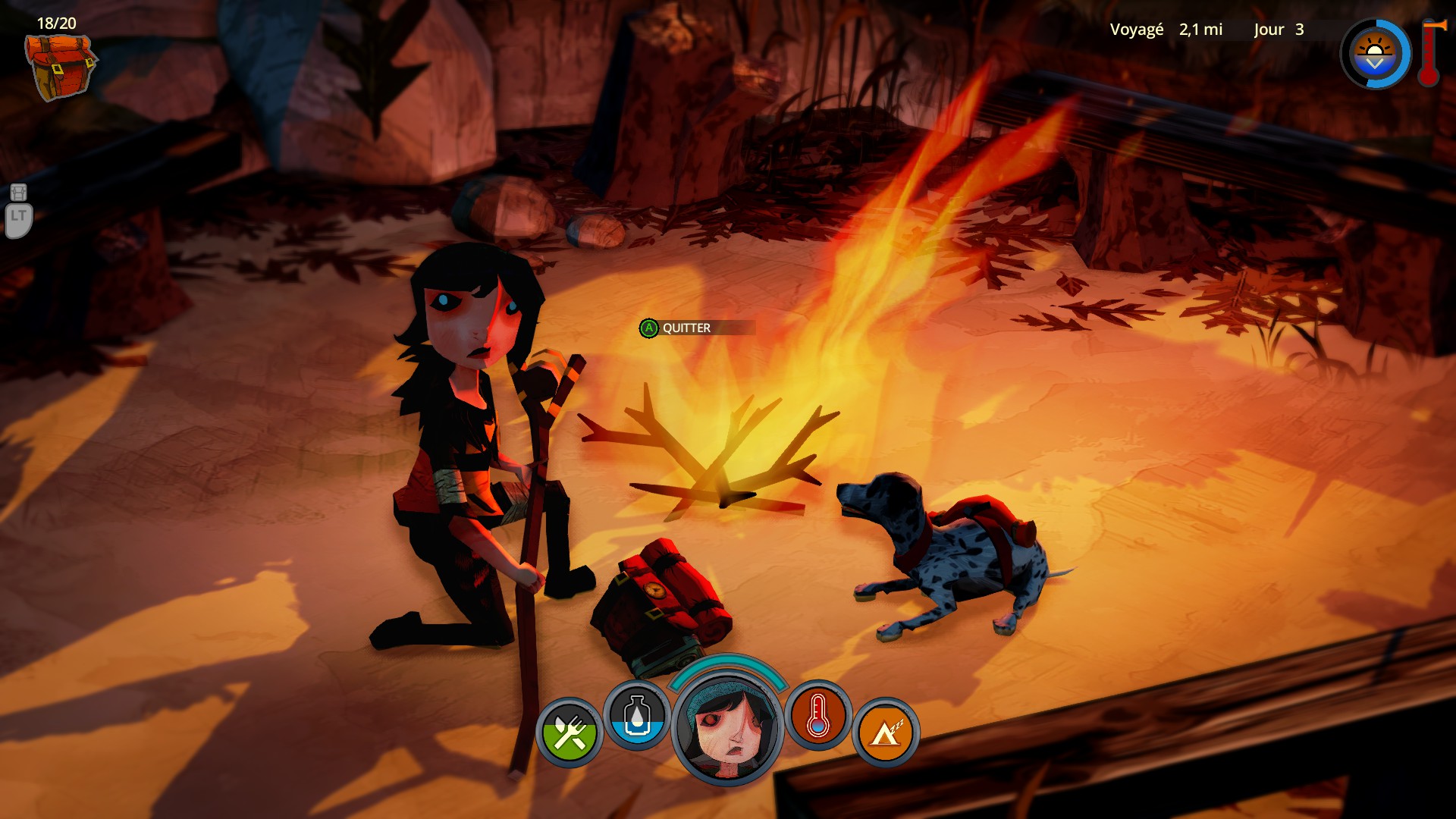This screenshot has width=1456, height=819.
Task: Open the character portrait status
Action: pyautogui.click(x=728, y=730)
